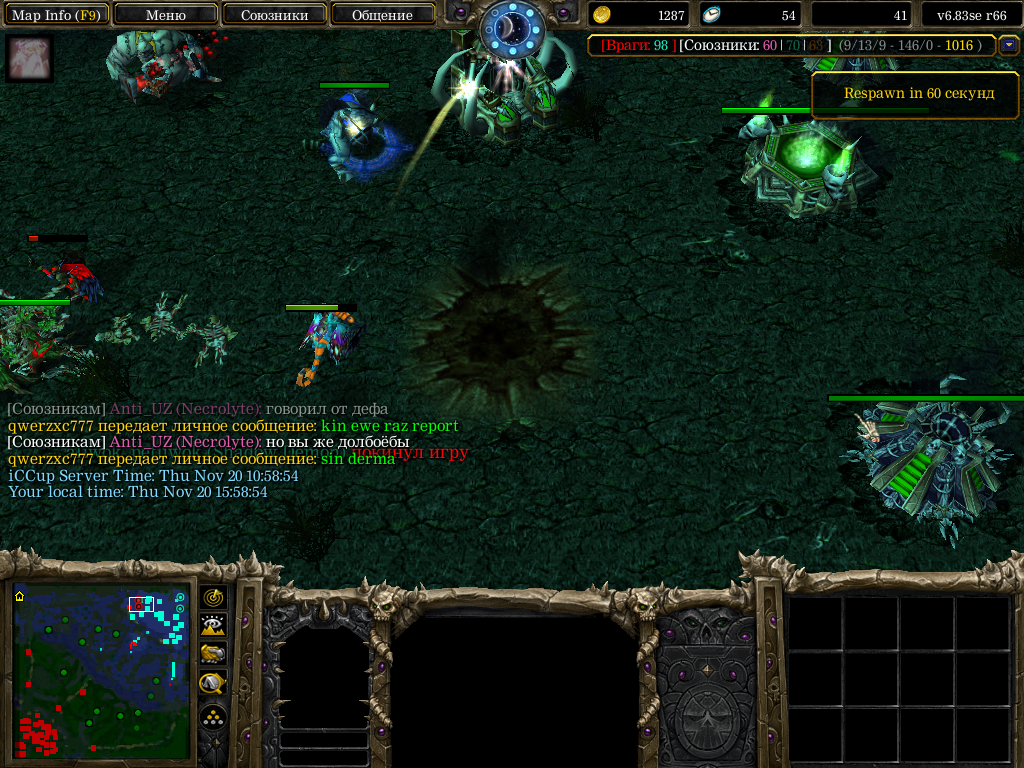Select the hero portrait icon
Image resolution: width=1024 pixels, height=768 pixels.
[x=29, y=59]
